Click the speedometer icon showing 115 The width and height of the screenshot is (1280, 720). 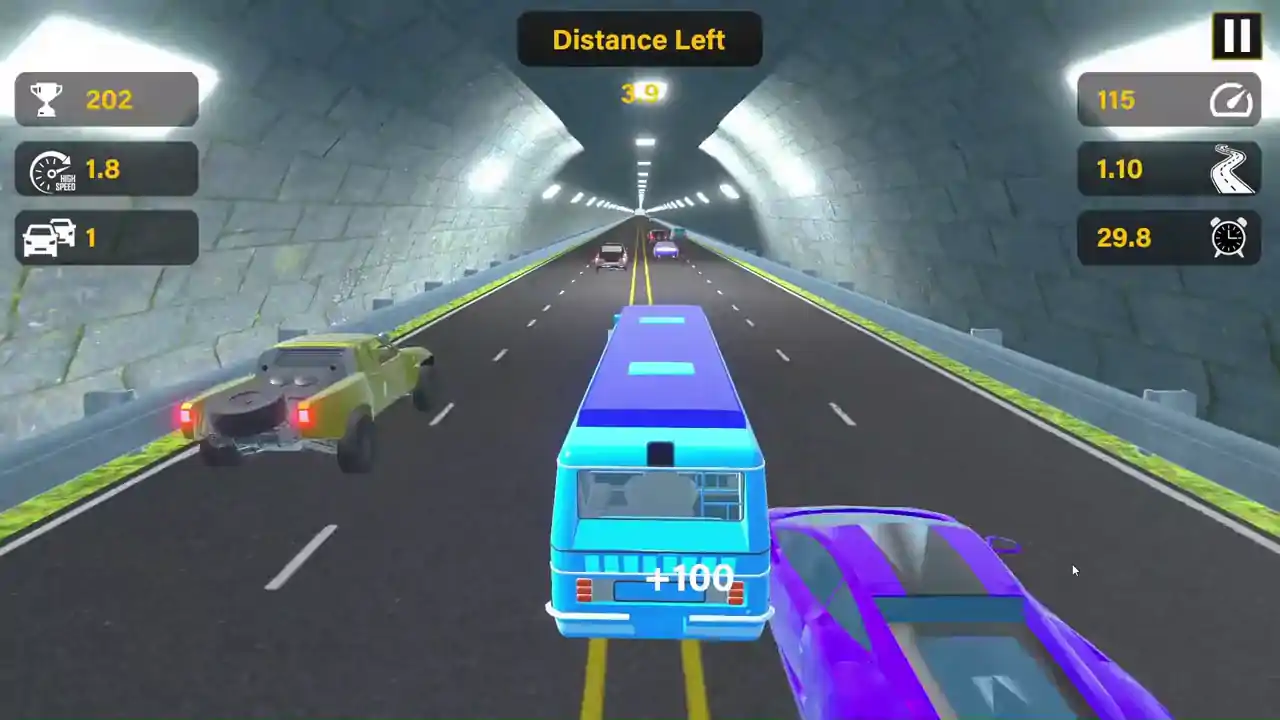(1231, 100)
